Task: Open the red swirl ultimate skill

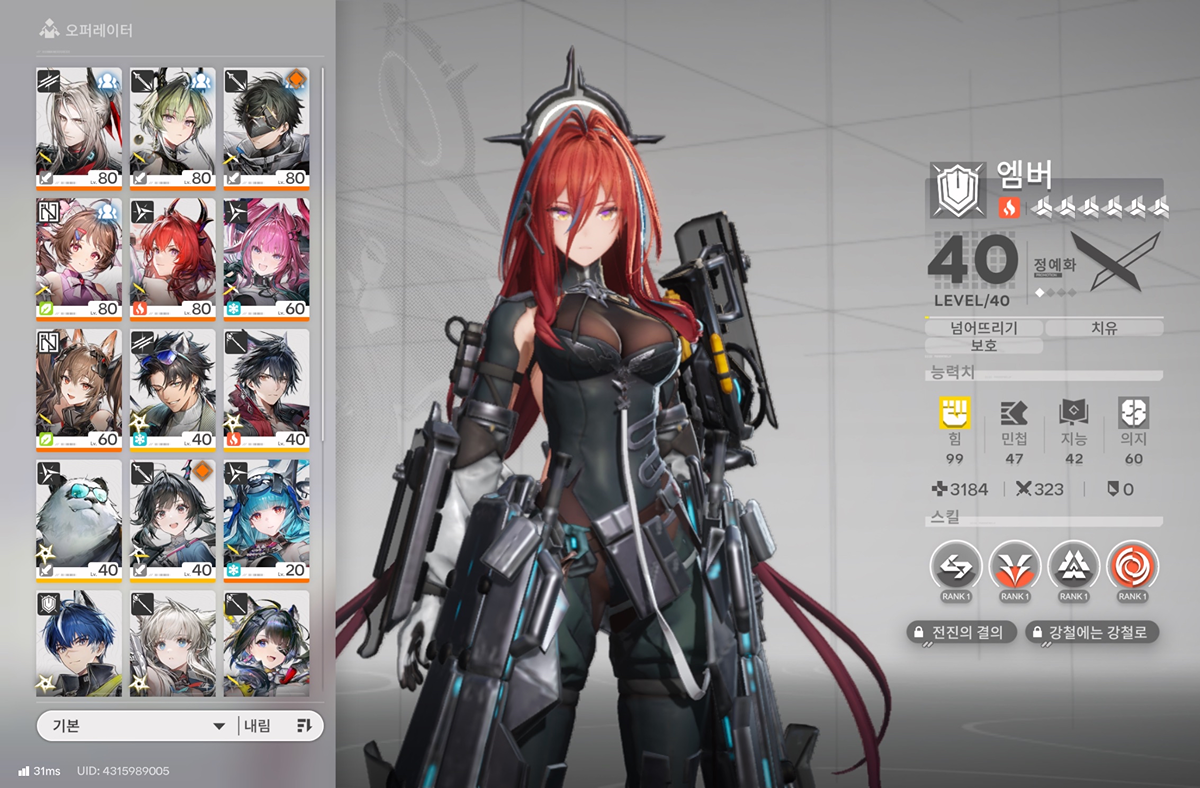Action: point(1133,567)
